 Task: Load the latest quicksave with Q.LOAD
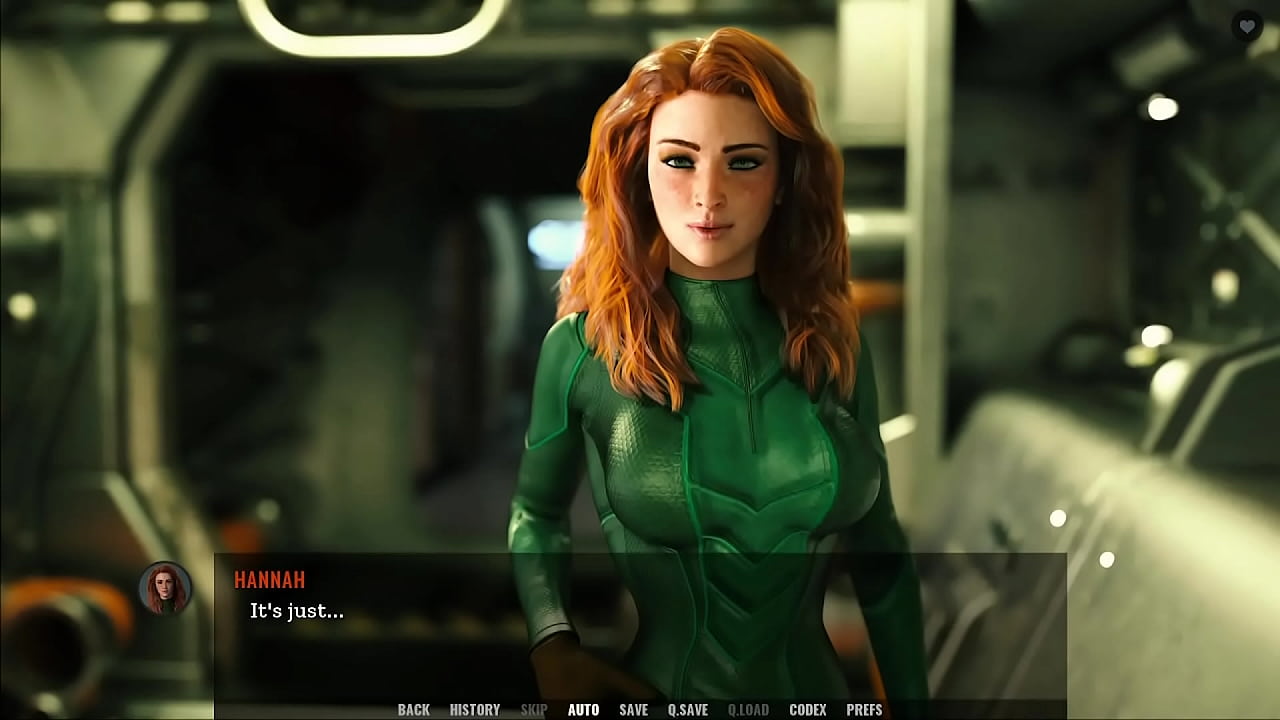747,709
